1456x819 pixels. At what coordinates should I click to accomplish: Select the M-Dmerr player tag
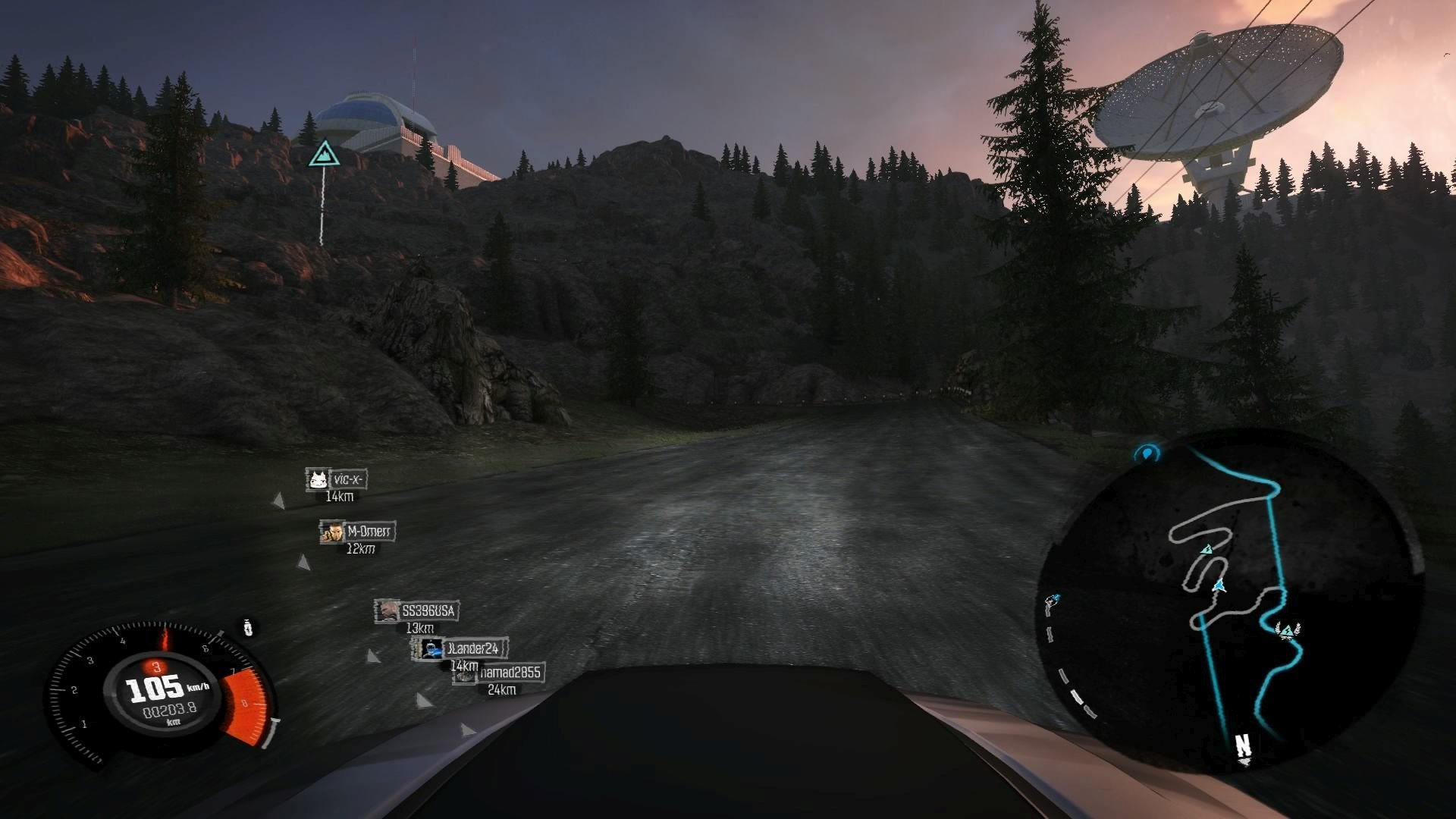pos(358,532)
